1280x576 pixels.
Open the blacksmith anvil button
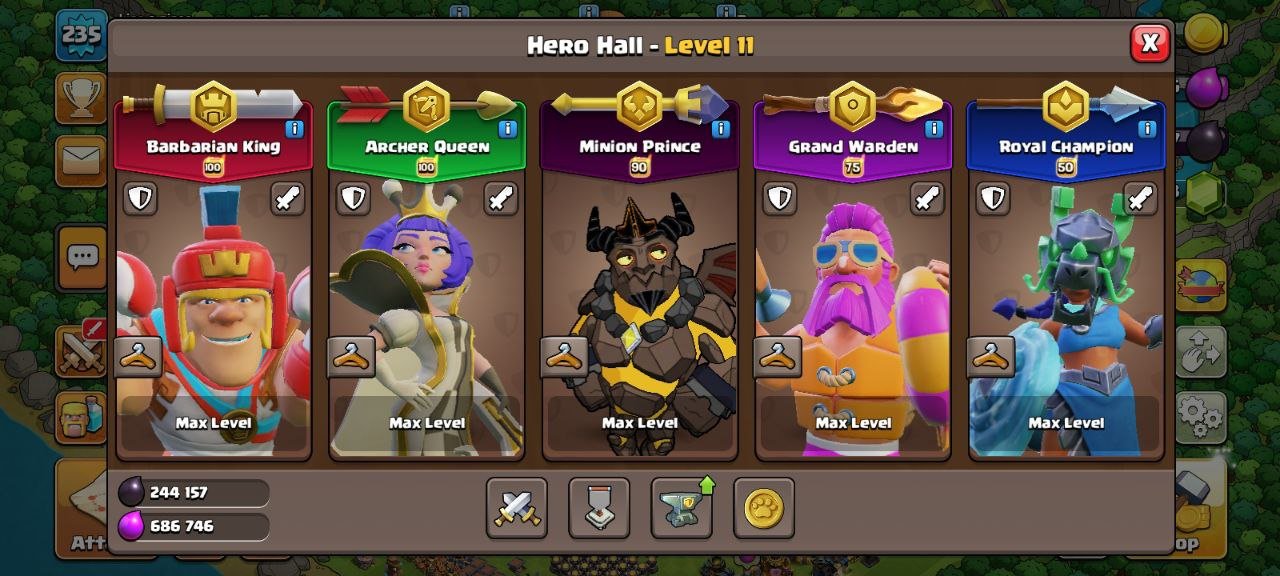(x=682, y=508)
